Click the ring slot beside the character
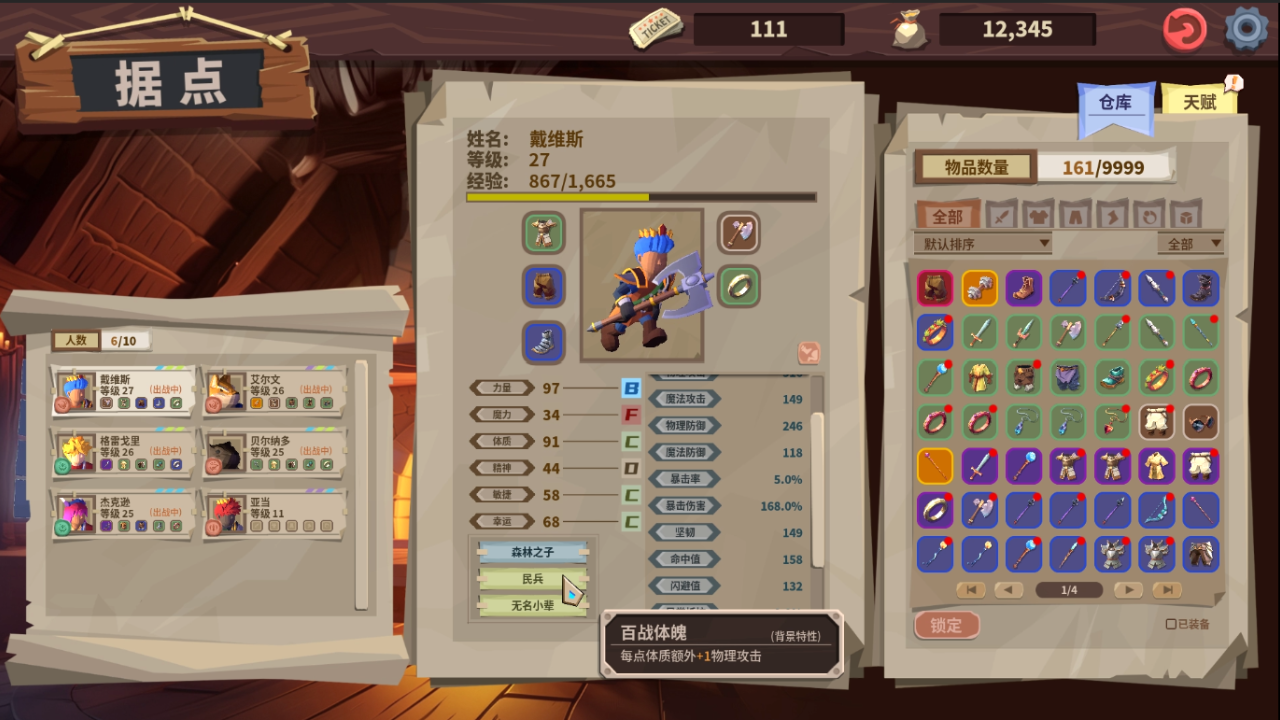 [x=739, y=286]
